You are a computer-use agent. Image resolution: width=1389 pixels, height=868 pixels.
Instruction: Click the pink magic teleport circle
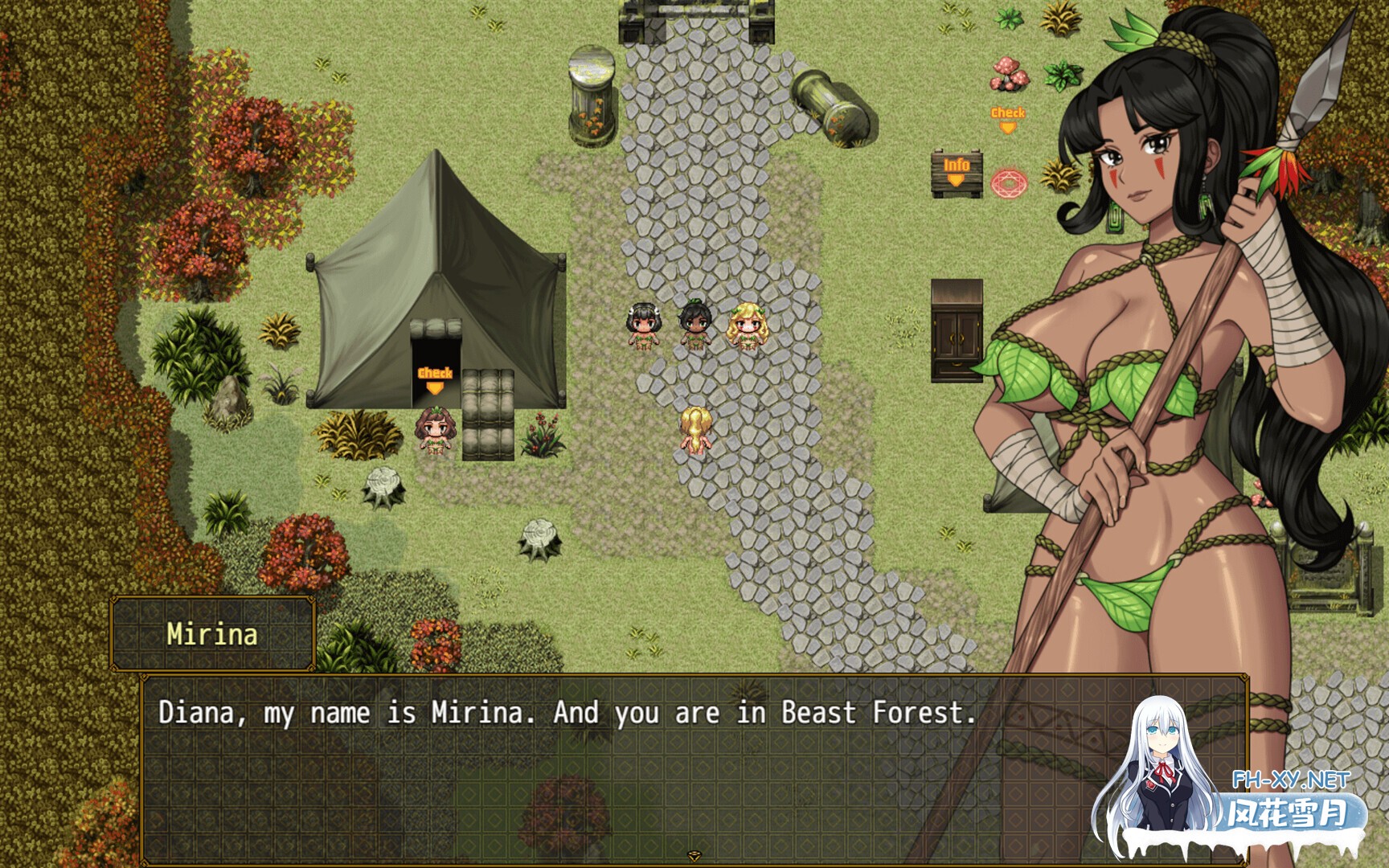click(1008, 183)
